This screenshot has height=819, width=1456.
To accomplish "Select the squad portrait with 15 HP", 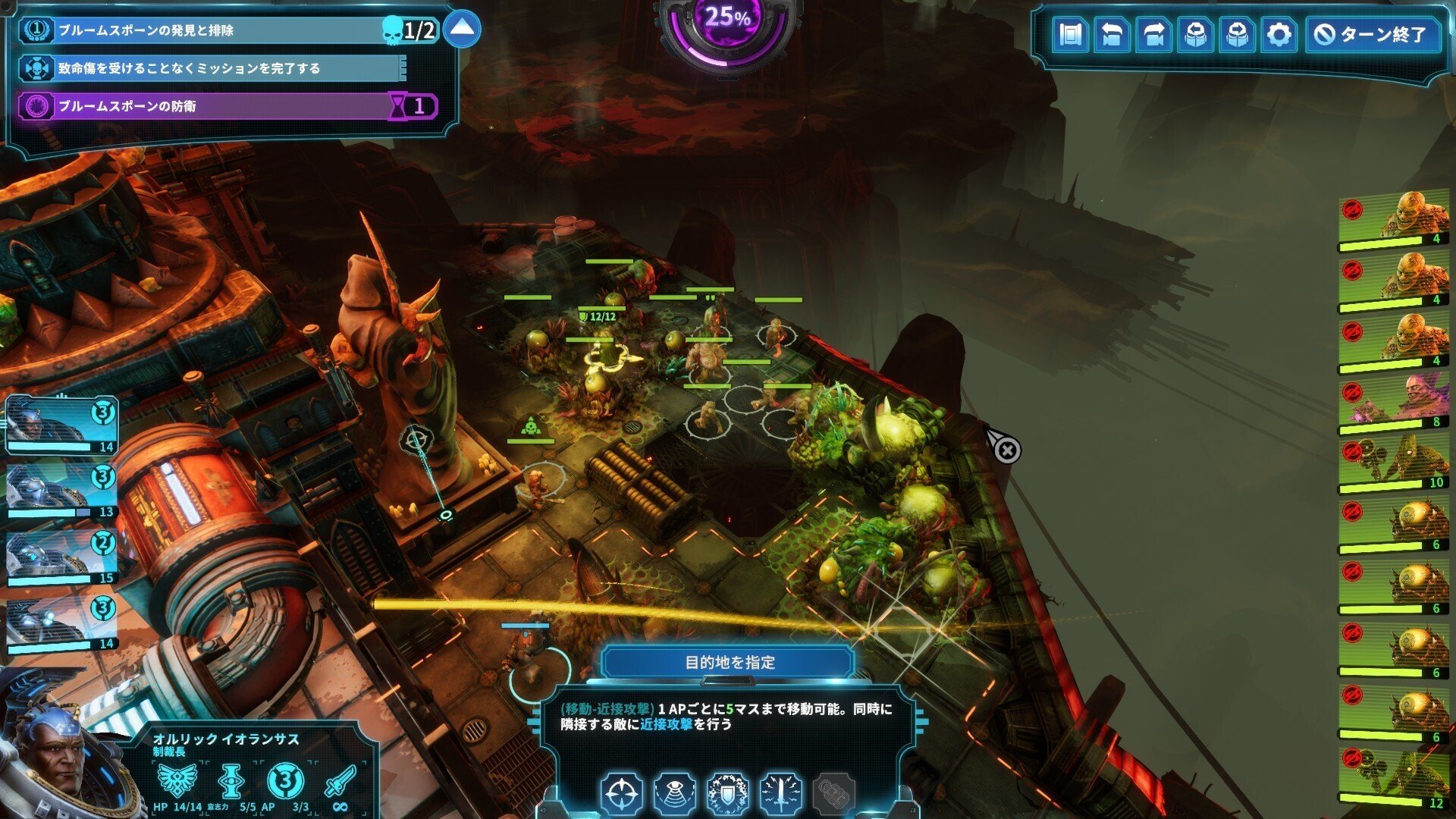I will coord(61,556).
